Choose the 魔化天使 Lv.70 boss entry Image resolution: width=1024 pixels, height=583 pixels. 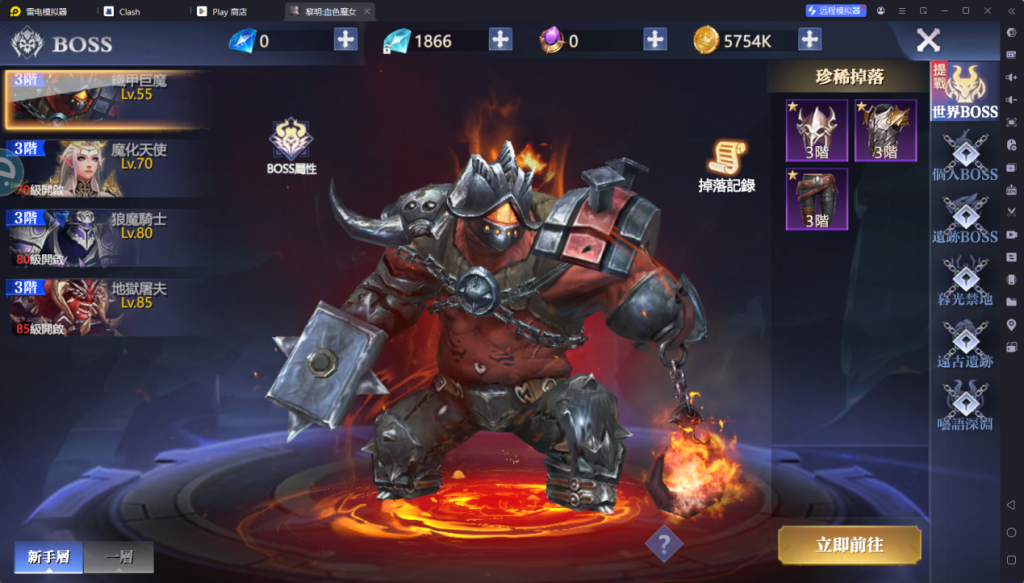(105, 166)
